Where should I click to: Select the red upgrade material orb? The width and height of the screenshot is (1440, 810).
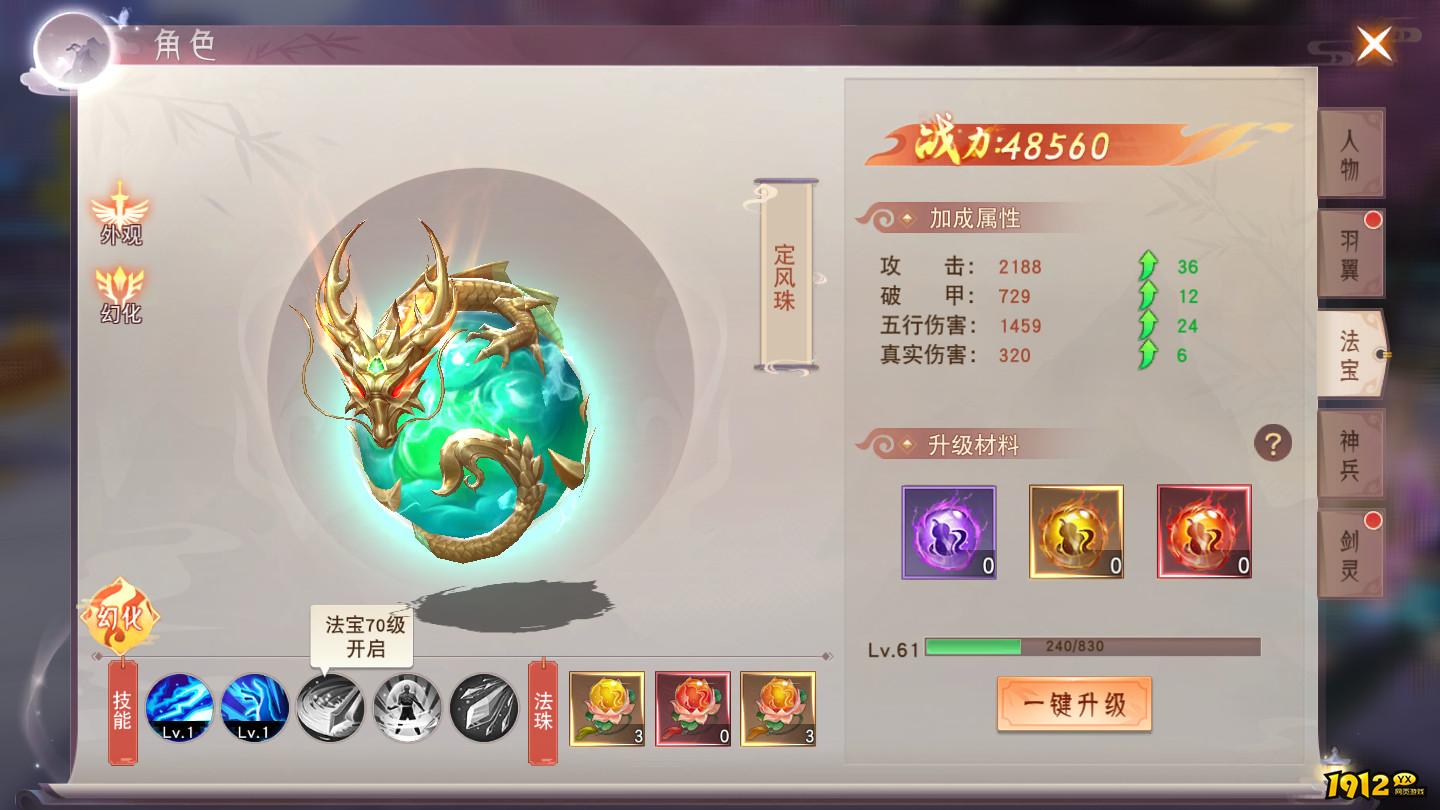[1204, 533]
